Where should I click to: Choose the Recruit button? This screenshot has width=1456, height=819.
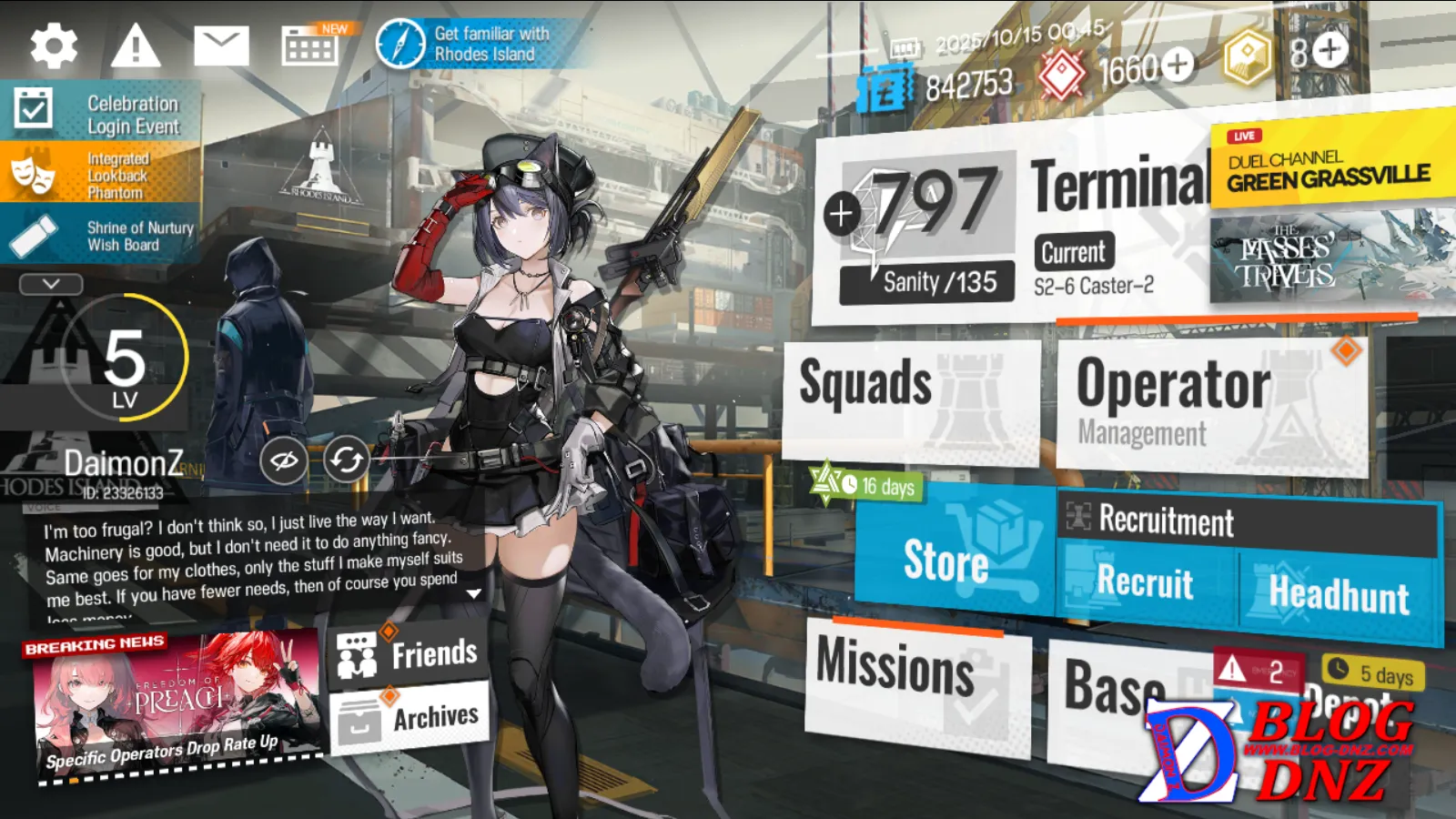click(1145, 582)
